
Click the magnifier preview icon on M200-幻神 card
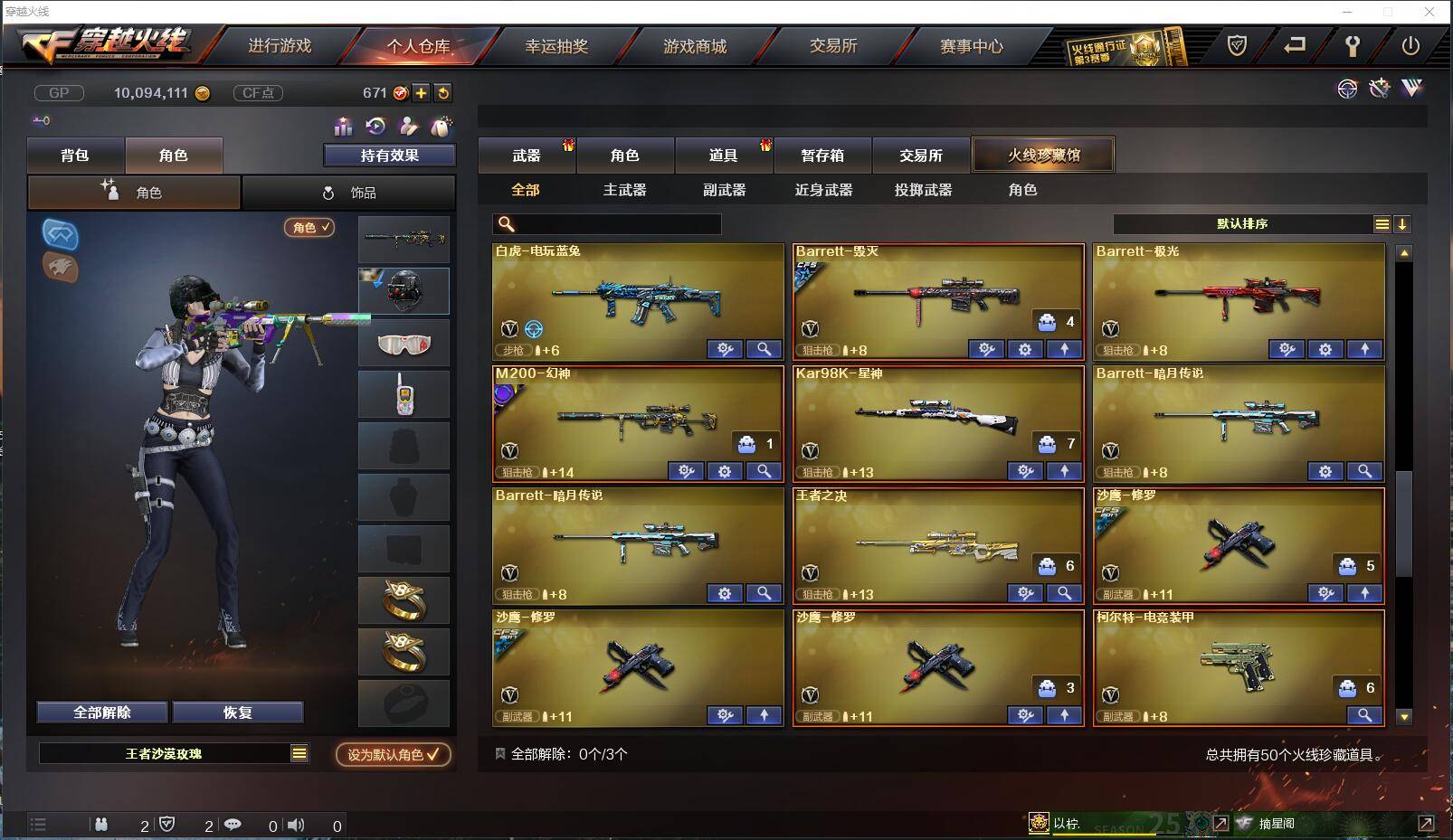[x=764, y=471]
